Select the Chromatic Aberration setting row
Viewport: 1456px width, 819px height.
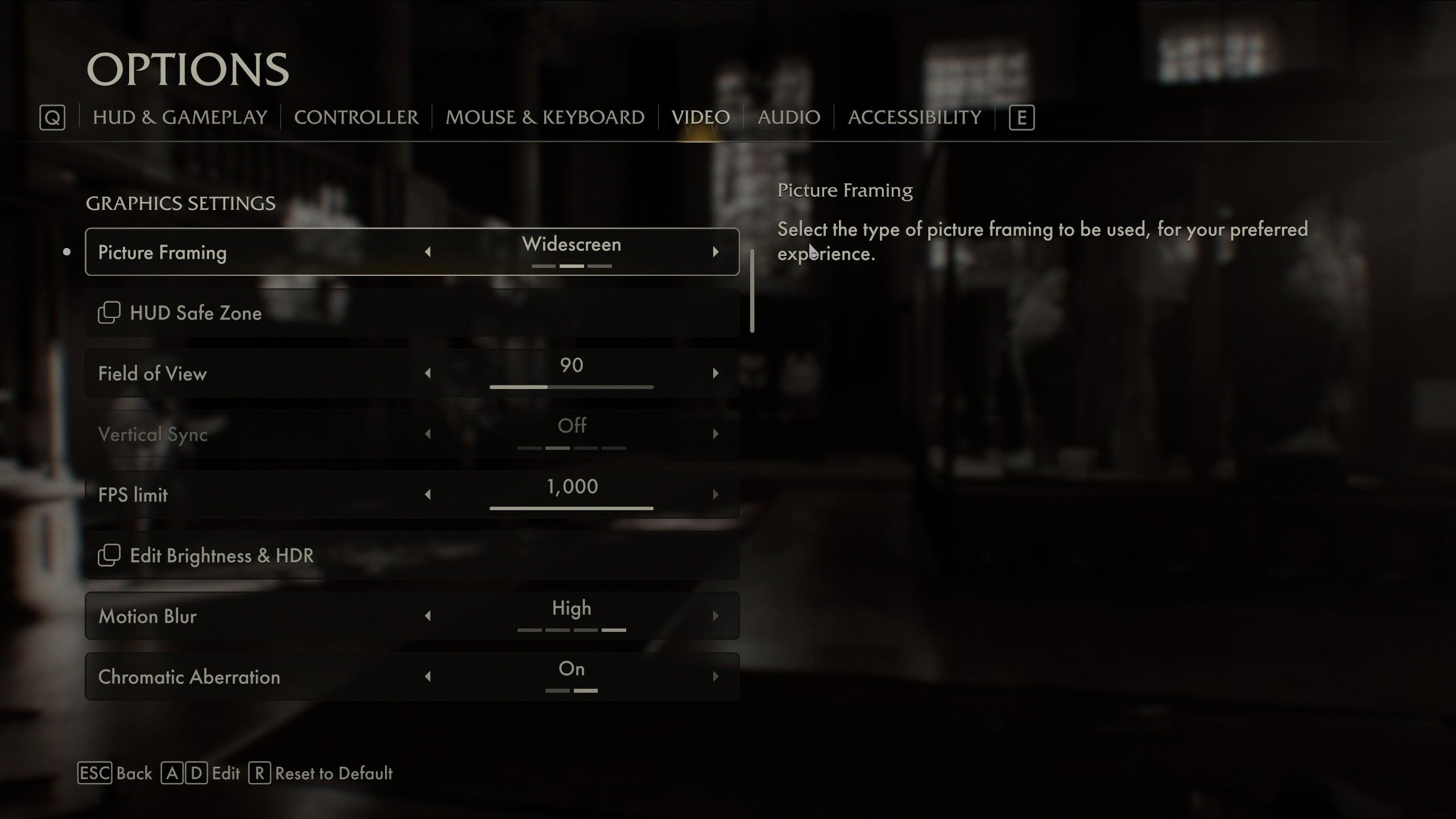(x=256, y=677)
